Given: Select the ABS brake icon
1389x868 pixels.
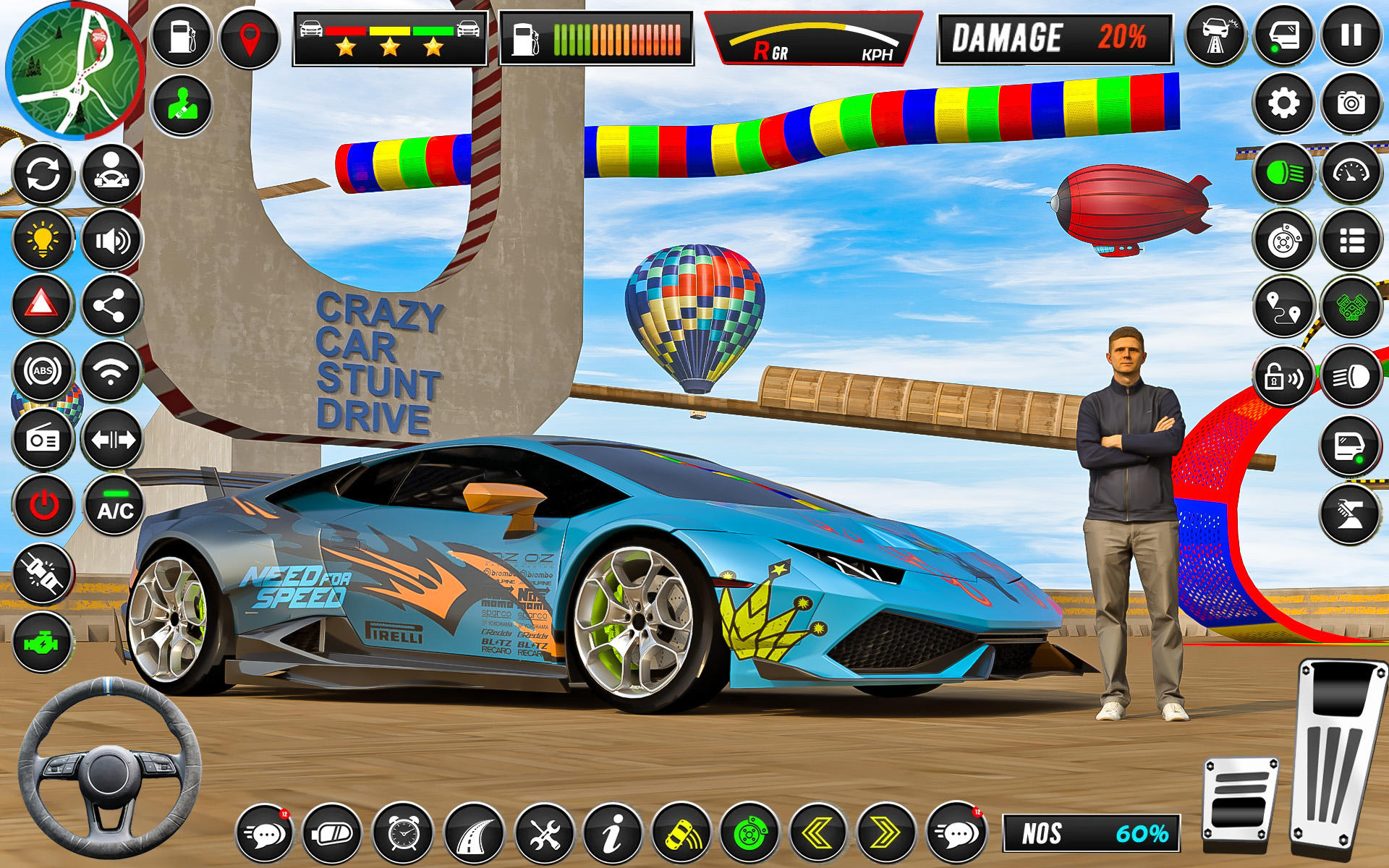Looking at the screenshot, I should pos(41,371).
